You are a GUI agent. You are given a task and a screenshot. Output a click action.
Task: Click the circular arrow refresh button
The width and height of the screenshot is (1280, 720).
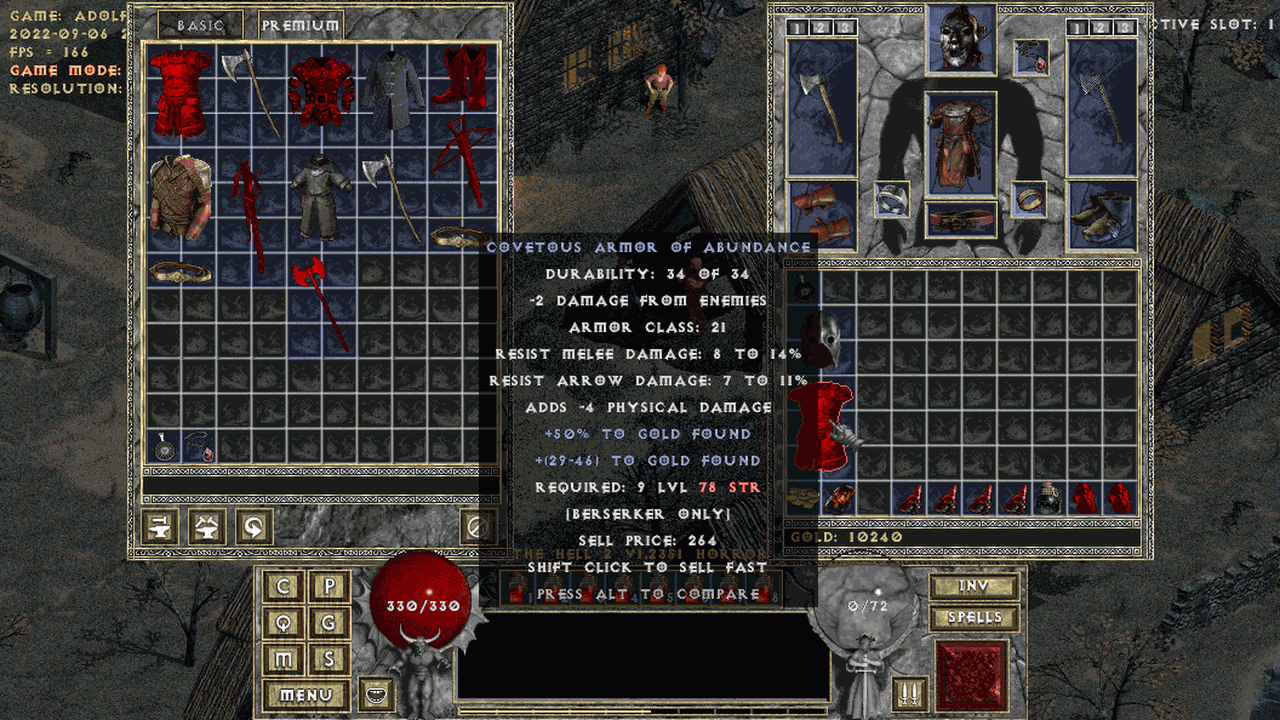pos(253,525)
